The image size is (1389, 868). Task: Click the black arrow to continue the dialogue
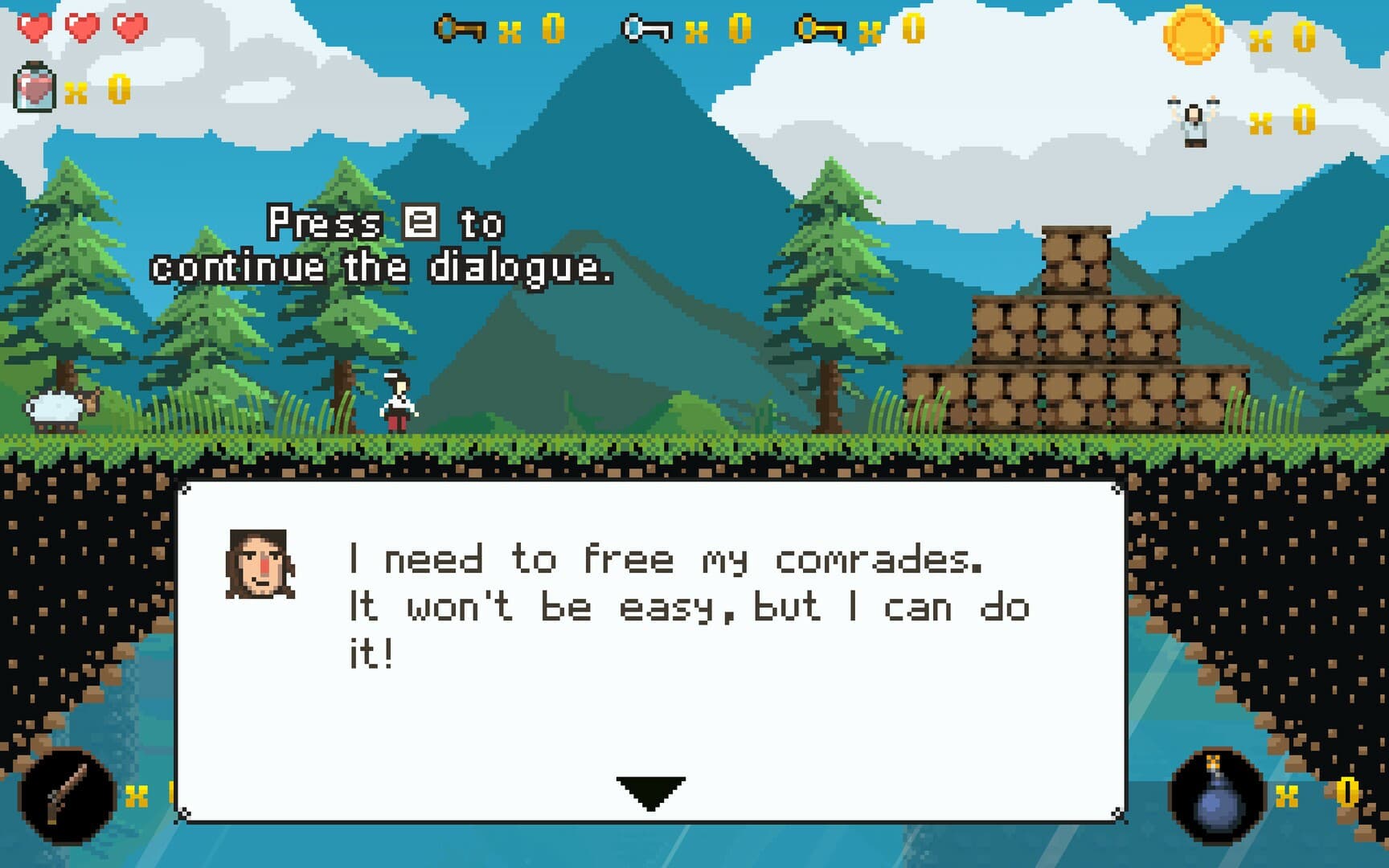(x=650, y=792)
